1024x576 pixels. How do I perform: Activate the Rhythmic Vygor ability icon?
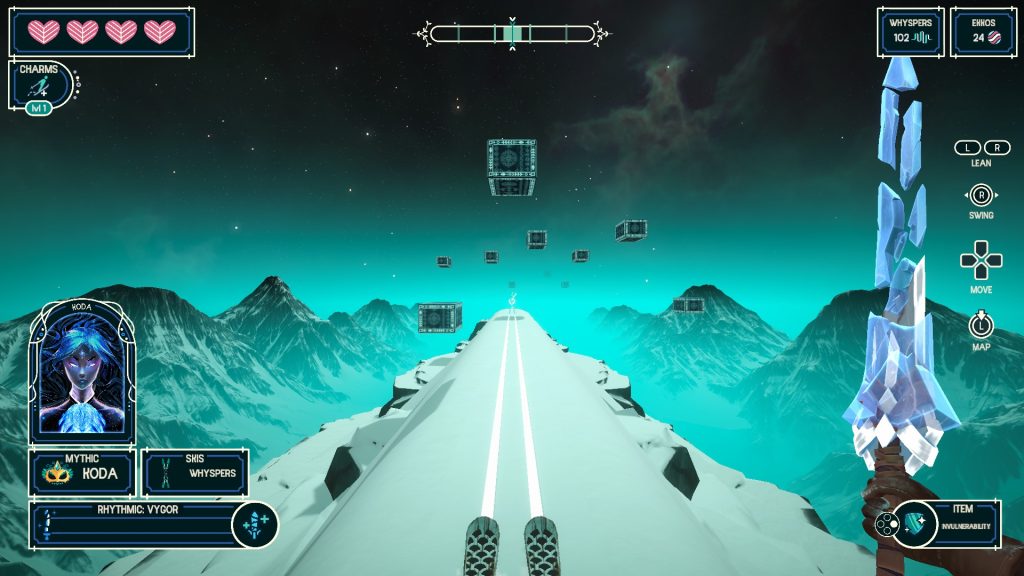click(254, 525)
